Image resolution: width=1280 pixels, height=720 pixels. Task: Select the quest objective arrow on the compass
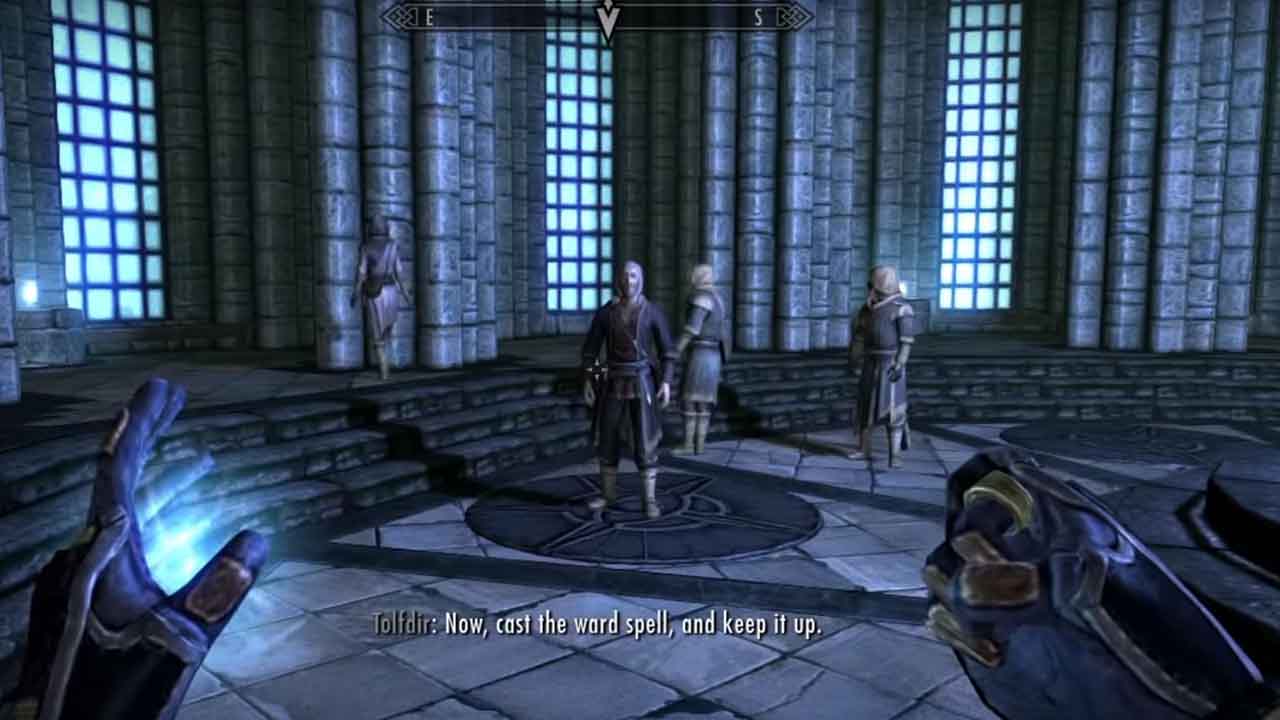tap(606, 16)
